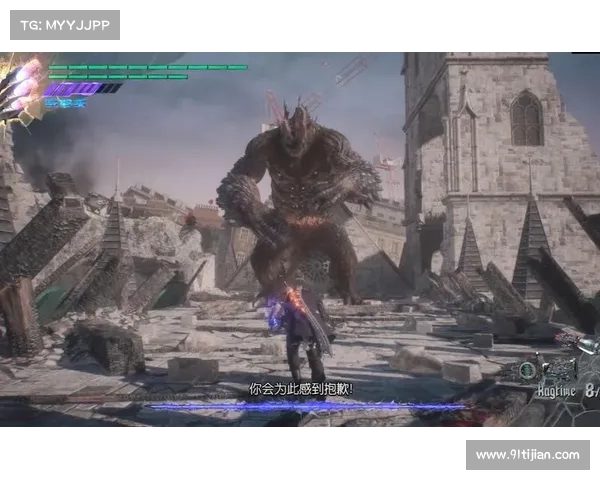Open the www.91tijian.com watermark link
600x480 pixels.
[527, 455]
